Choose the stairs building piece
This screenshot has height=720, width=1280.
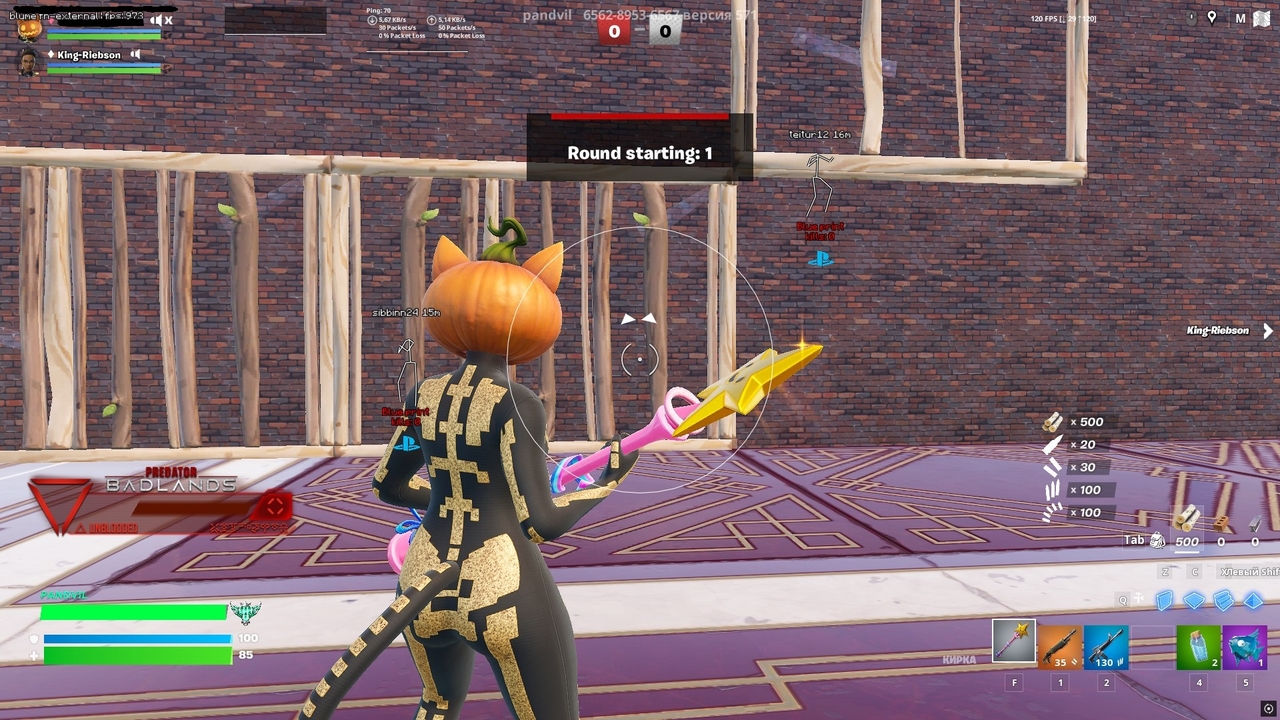pos(1223,600)
